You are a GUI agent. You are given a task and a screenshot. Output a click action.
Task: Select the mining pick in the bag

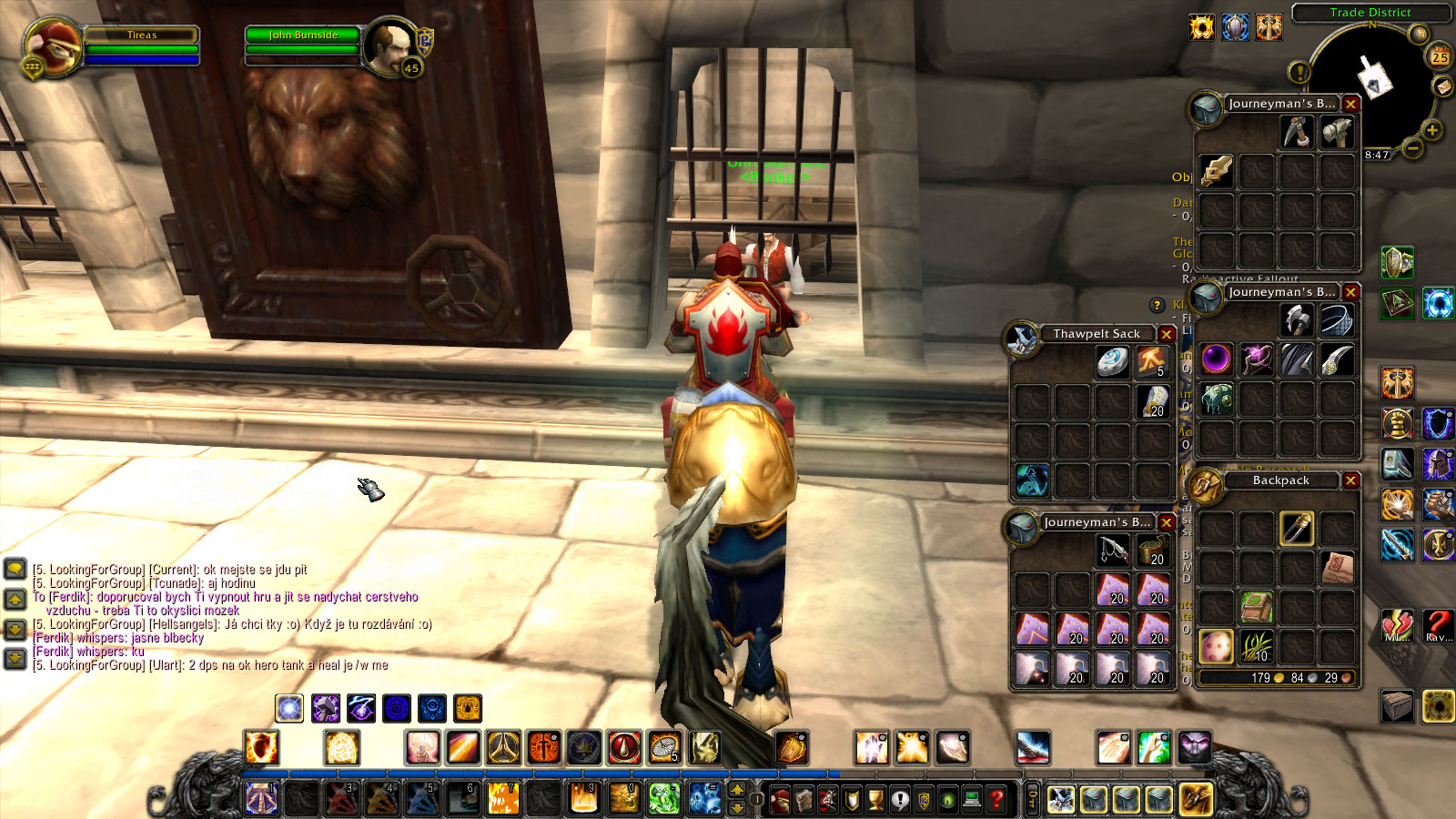(x=1297, y=133)
